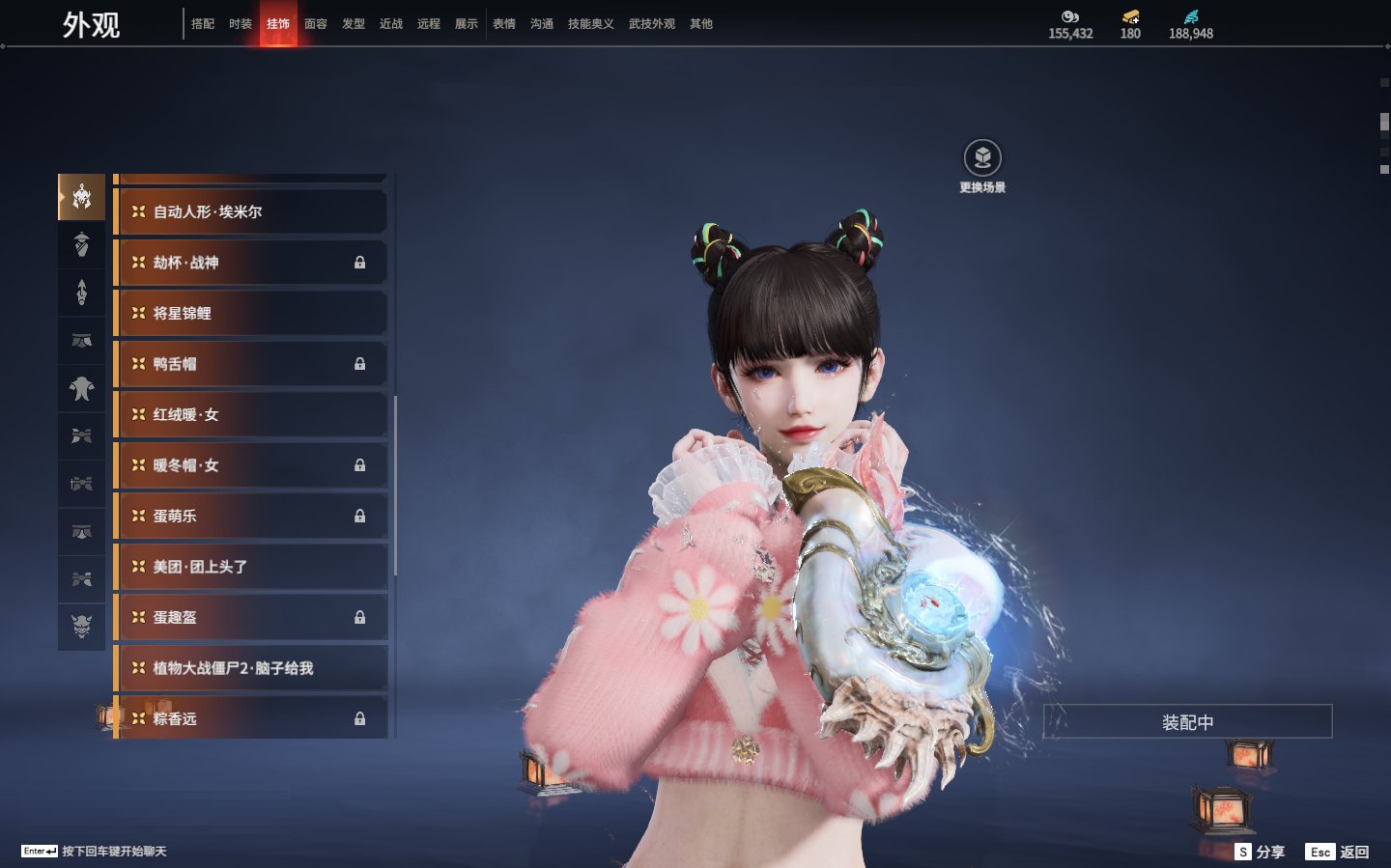
Task: Share the appearance with 分享
Action: (x=1261, y=852)
